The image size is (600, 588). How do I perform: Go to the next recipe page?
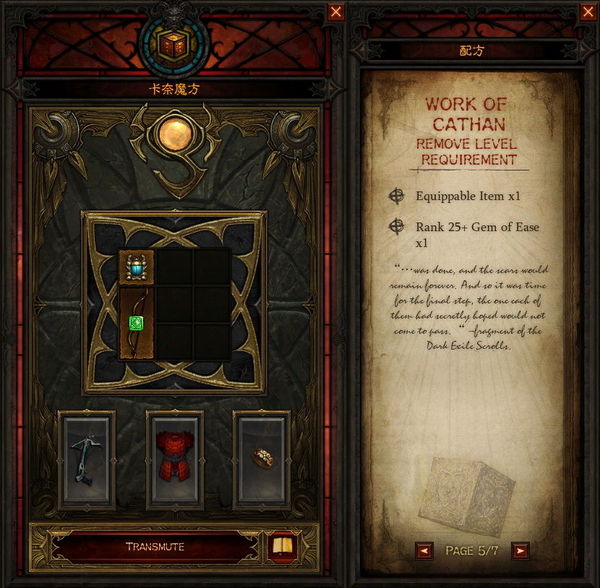click(x=519, y=550)
